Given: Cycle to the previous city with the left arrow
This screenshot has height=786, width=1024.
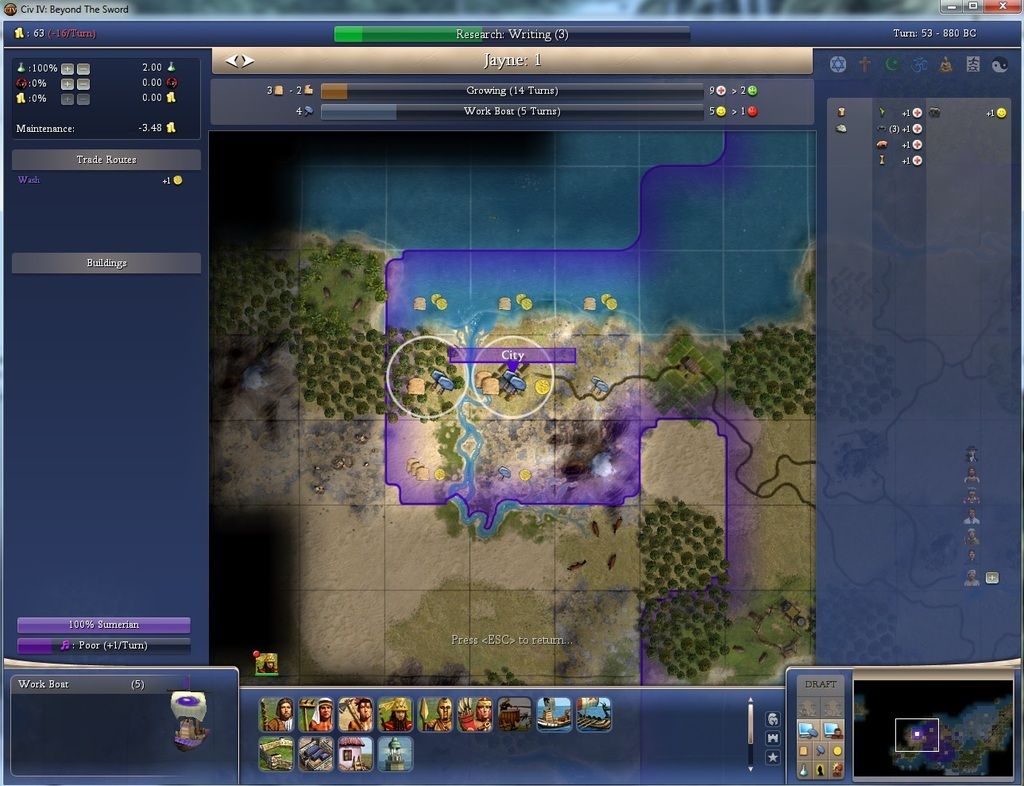Looking at the screenshot, I should click(x=233, y=61).
